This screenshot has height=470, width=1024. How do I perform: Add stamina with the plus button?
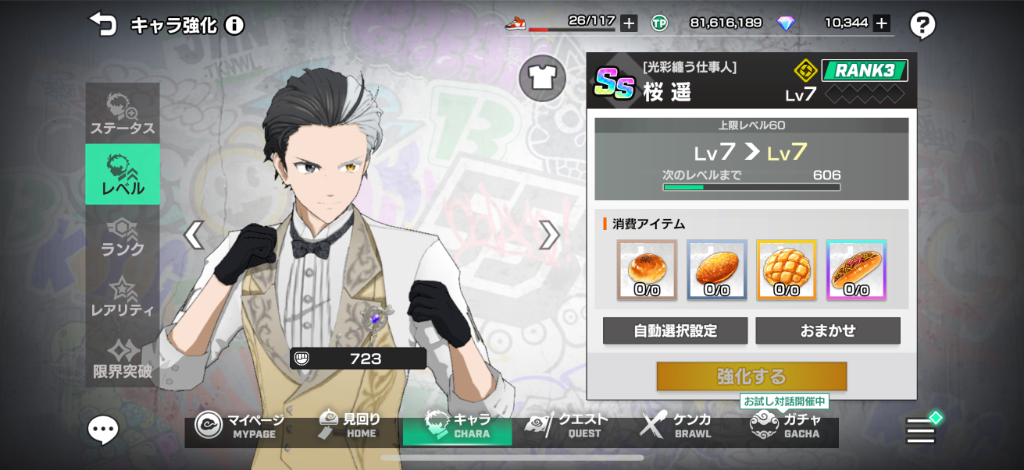tap(628, 23)
